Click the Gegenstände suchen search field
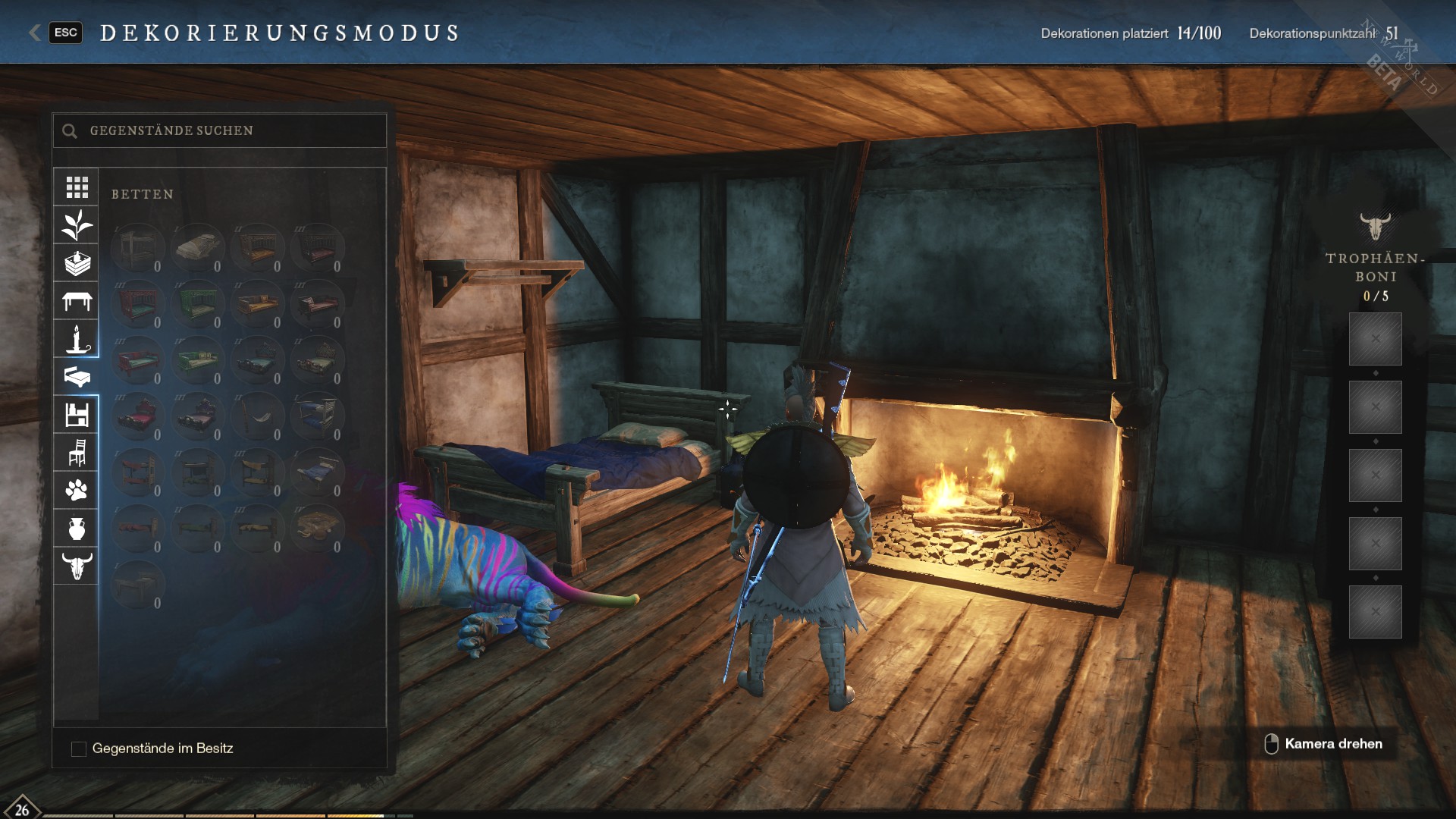 point(227,130)
